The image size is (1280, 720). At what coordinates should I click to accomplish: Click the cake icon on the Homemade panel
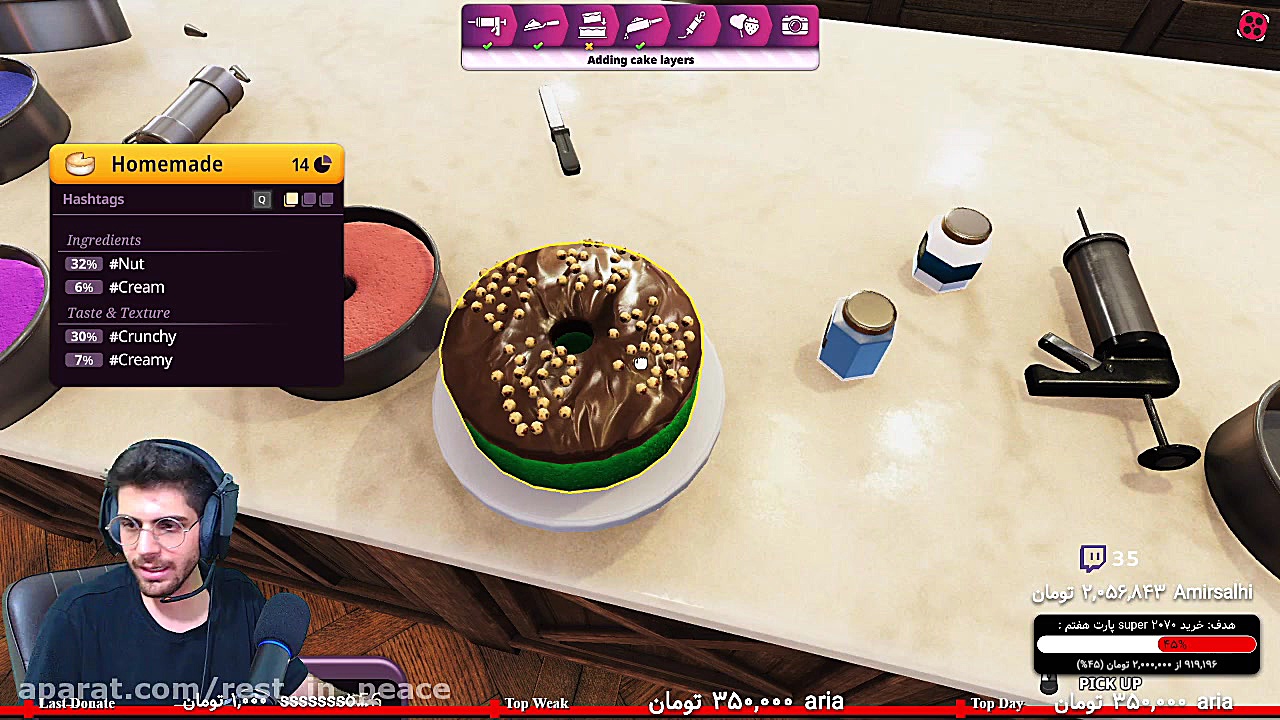[79, 163]
